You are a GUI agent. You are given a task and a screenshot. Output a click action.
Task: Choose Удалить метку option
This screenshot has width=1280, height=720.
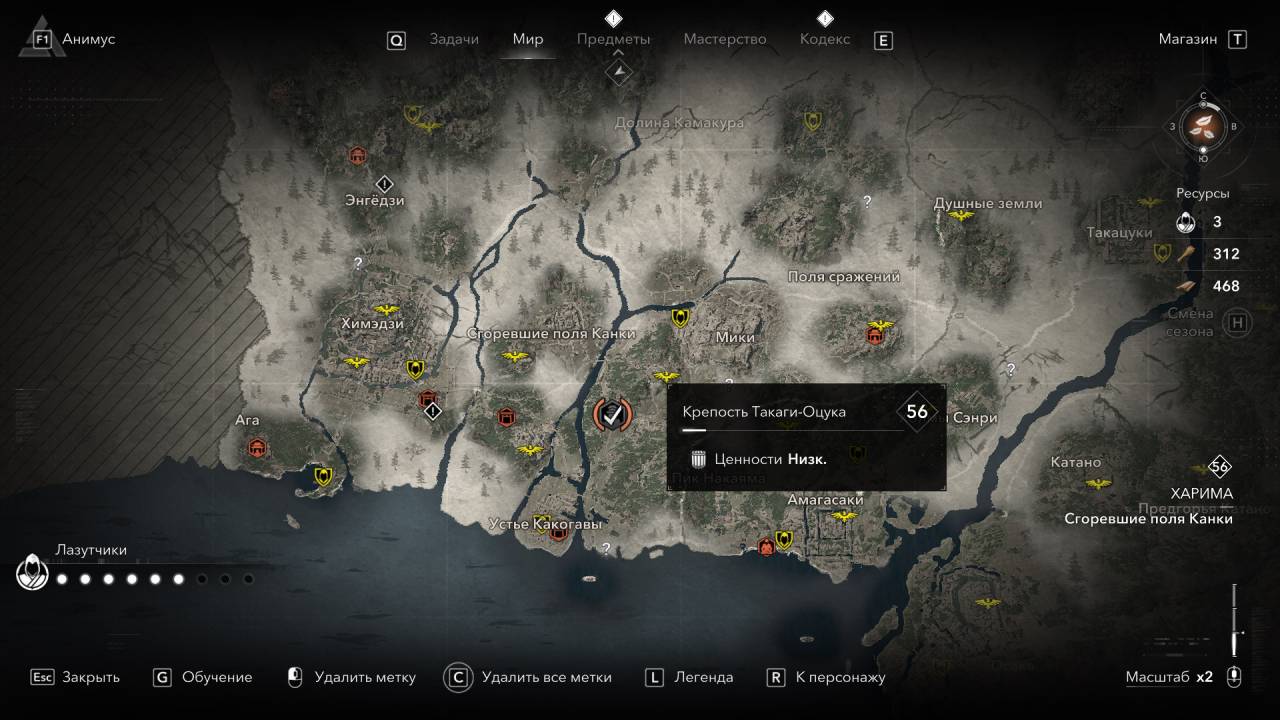click(x=351, y=677)
